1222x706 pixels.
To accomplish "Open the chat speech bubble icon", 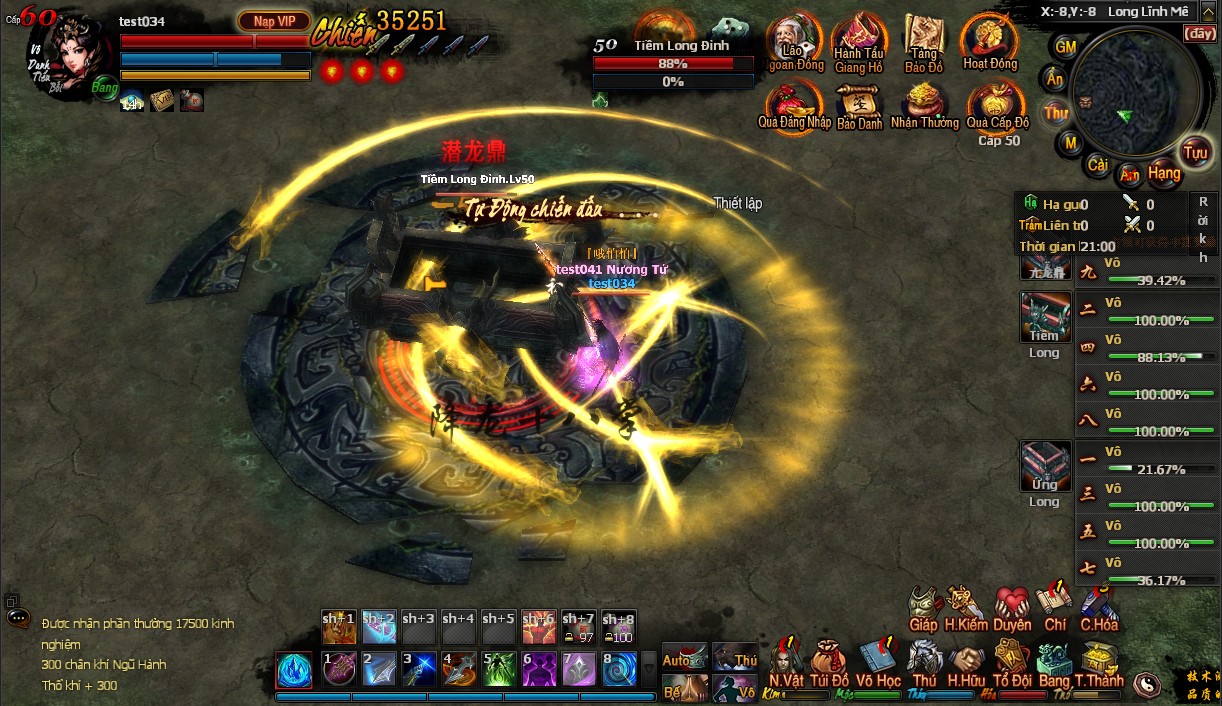I will coord(17,618).
